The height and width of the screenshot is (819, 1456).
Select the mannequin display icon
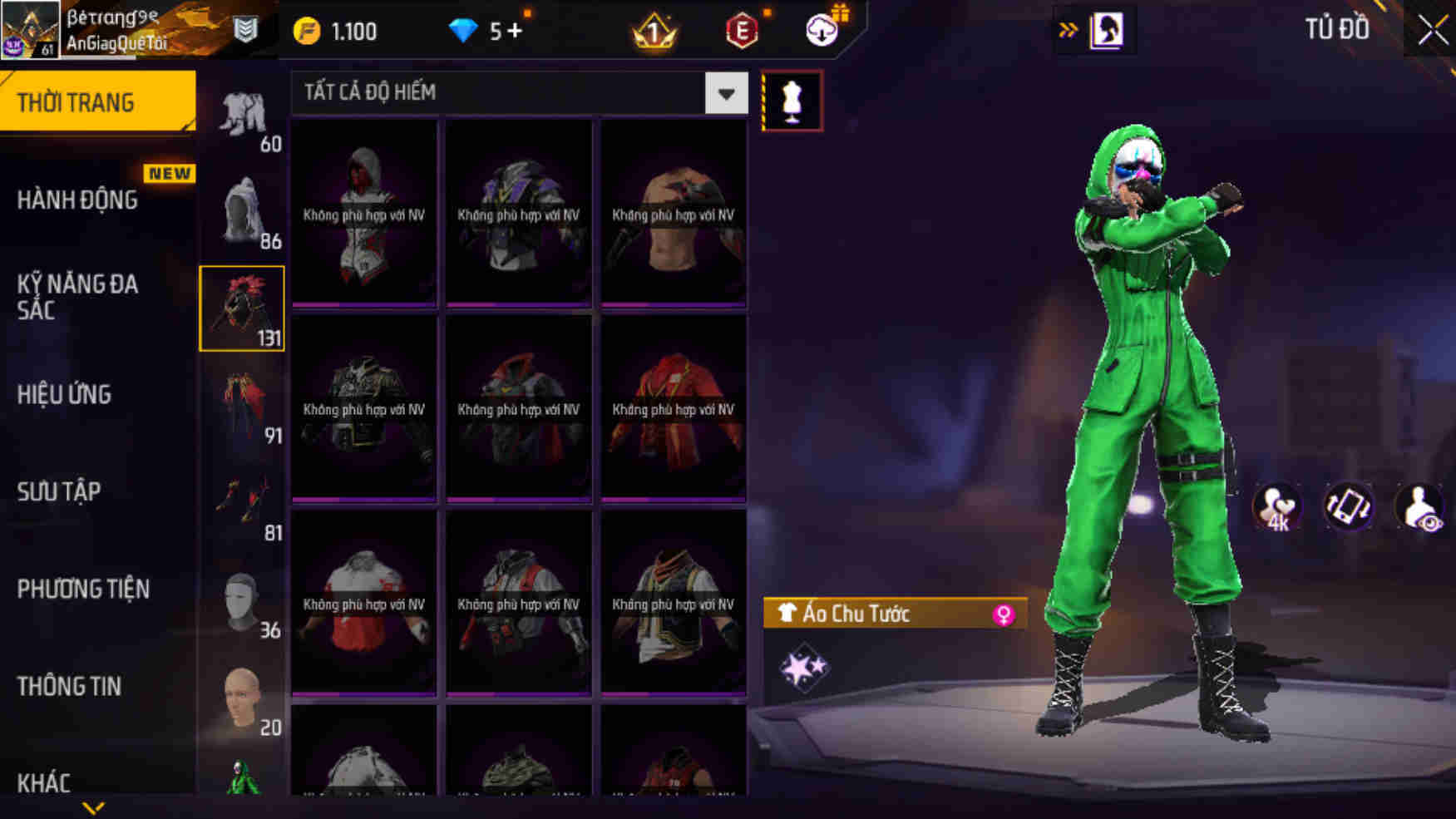click(x=793, y=100)
